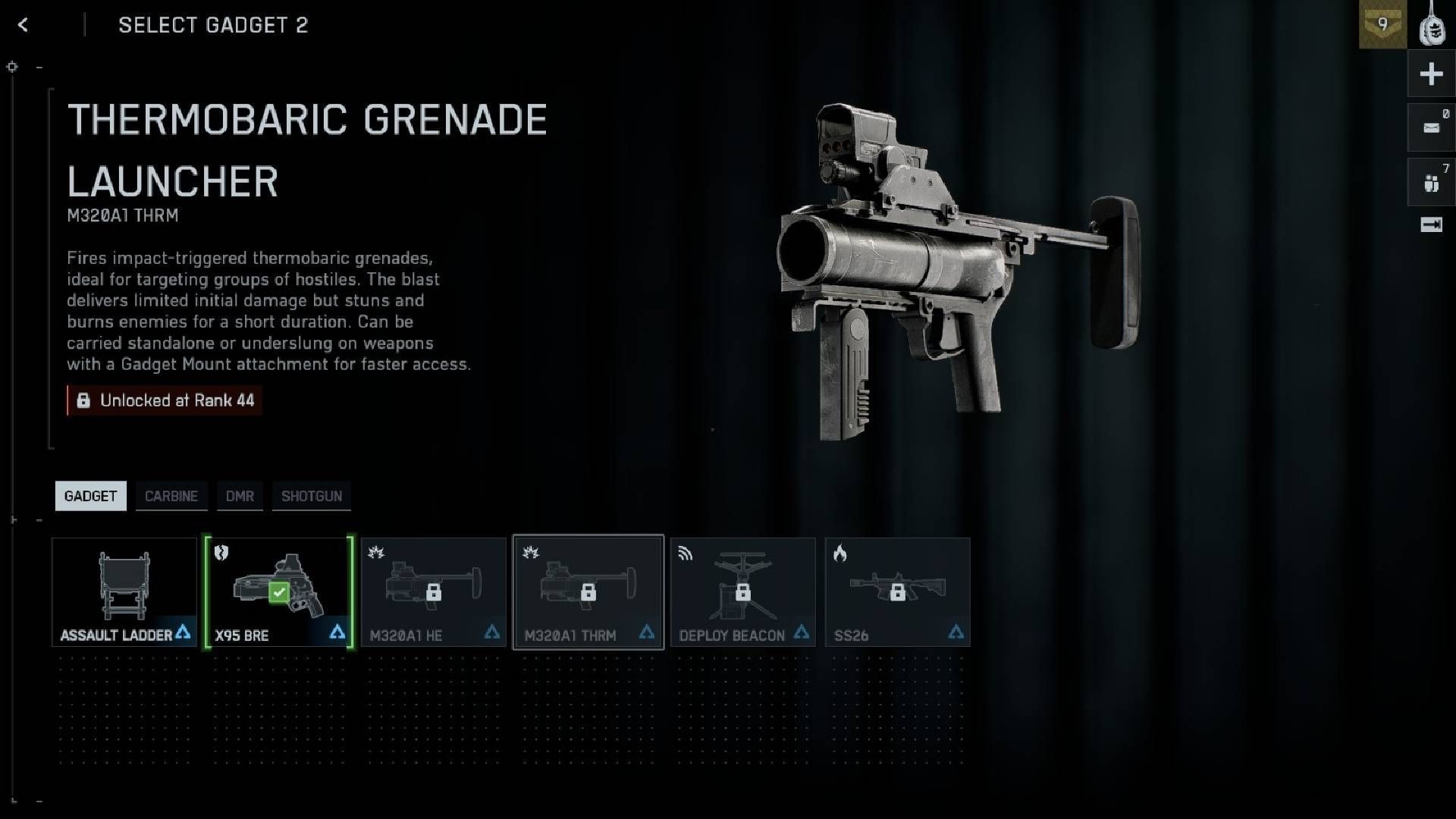
Task: Open the squad members icon
Action: (x=1431, y=183)
